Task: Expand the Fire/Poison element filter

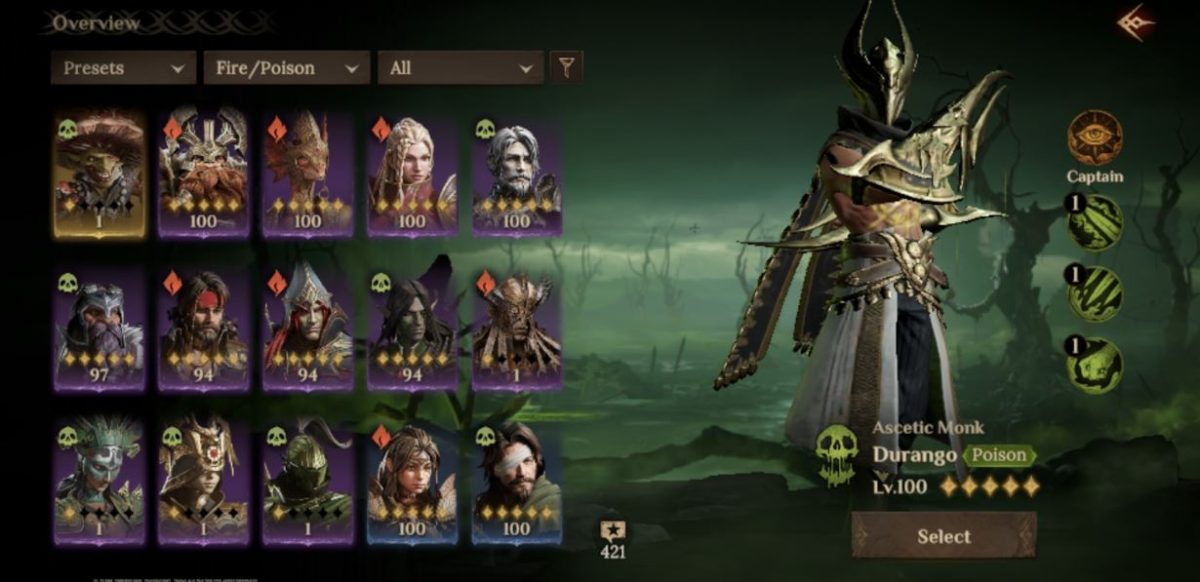Action: tap(286, 68)
